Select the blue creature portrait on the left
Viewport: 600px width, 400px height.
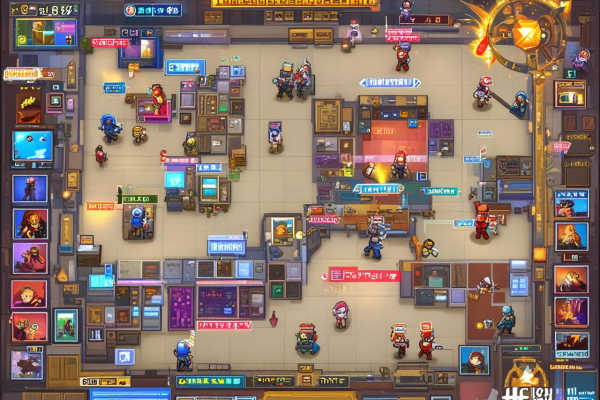pos(32,146)
